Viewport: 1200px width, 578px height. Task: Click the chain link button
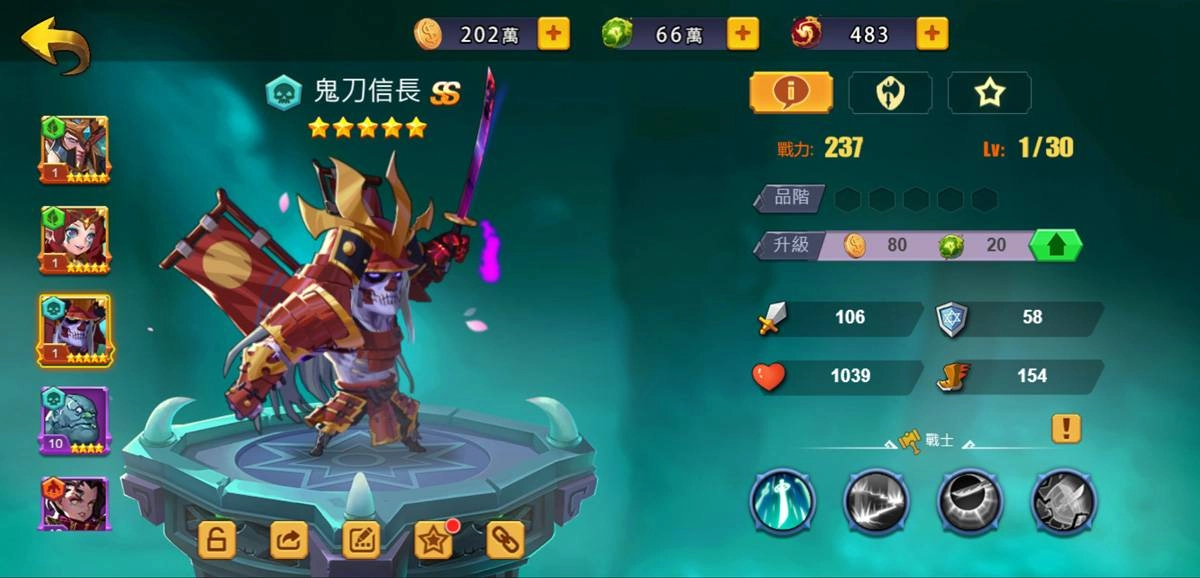tap(505, 540)
